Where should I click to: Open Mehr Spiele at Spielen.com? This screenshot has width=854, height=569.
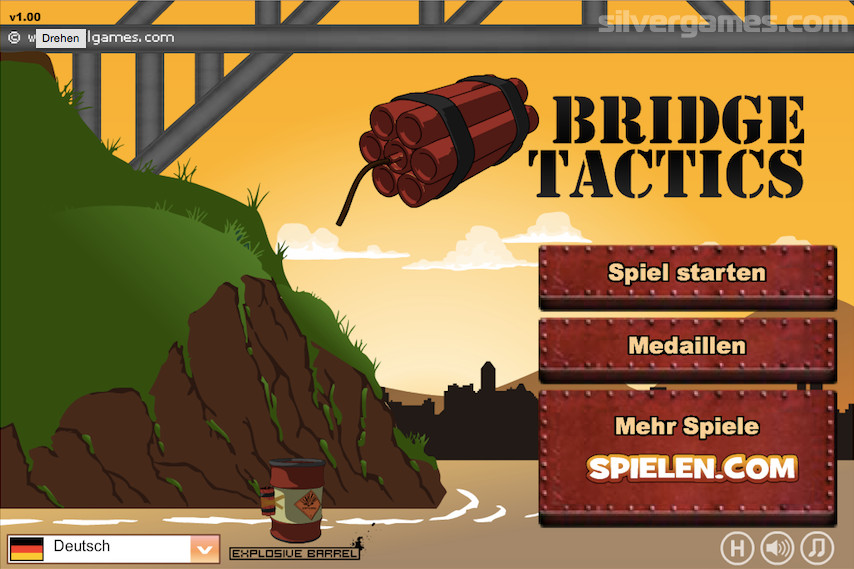click(x=687, y=454)
